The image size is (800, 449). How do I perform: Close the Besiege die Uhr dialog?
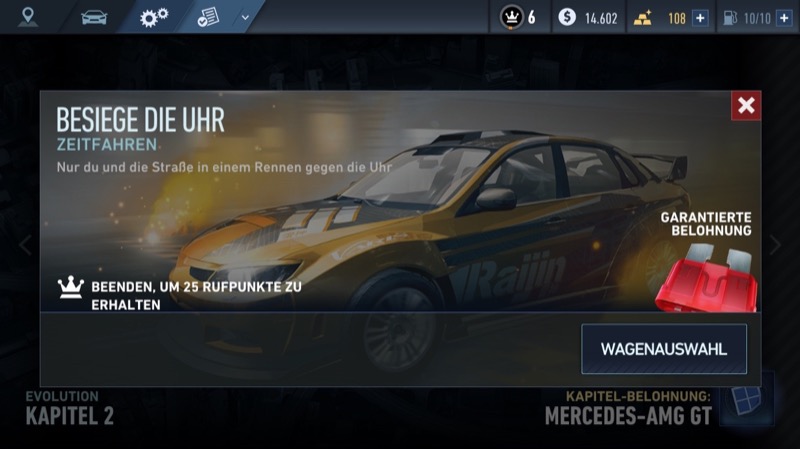[745, 106]
